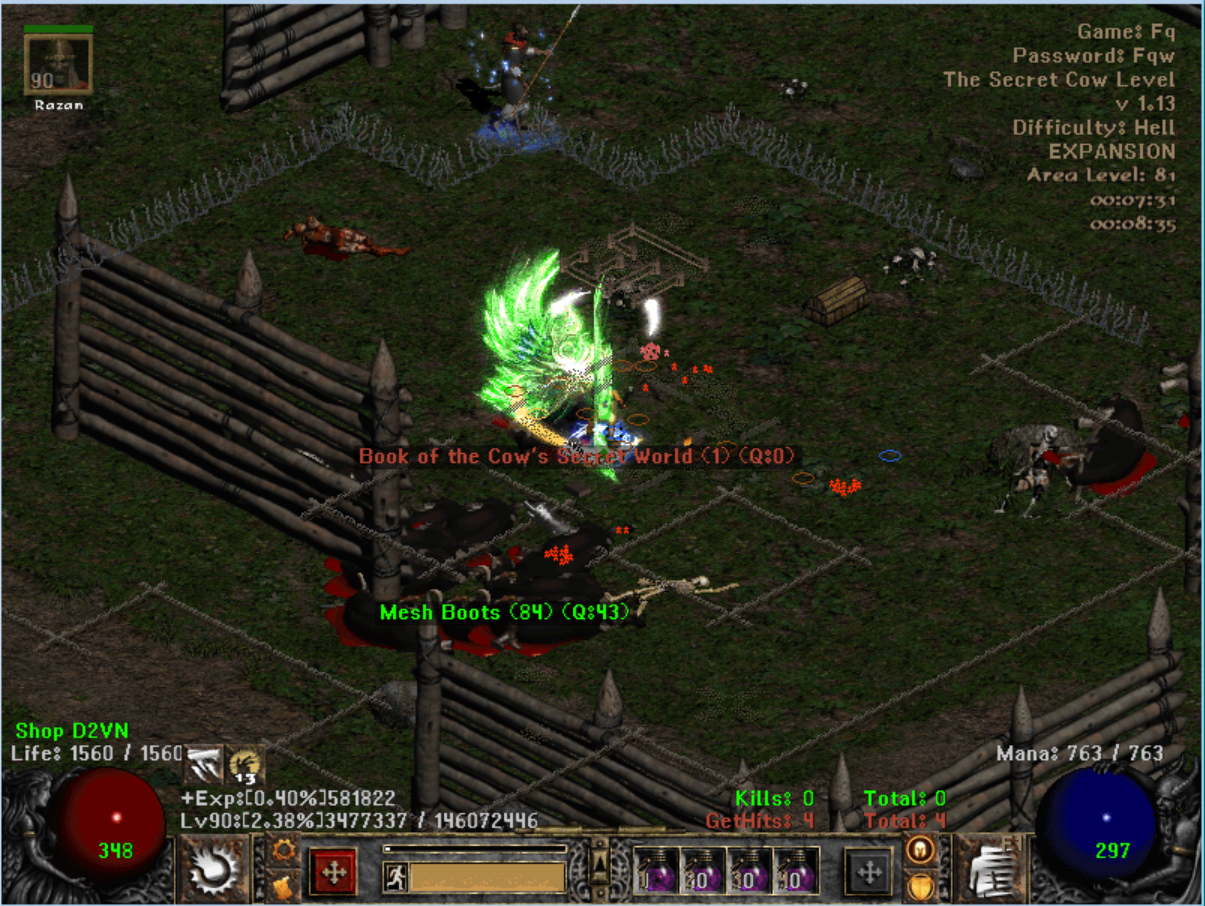Viewport: 1205px width, 906px height.
Task: Select the Razan mercenary portrait
Action: tap(58, 65)
